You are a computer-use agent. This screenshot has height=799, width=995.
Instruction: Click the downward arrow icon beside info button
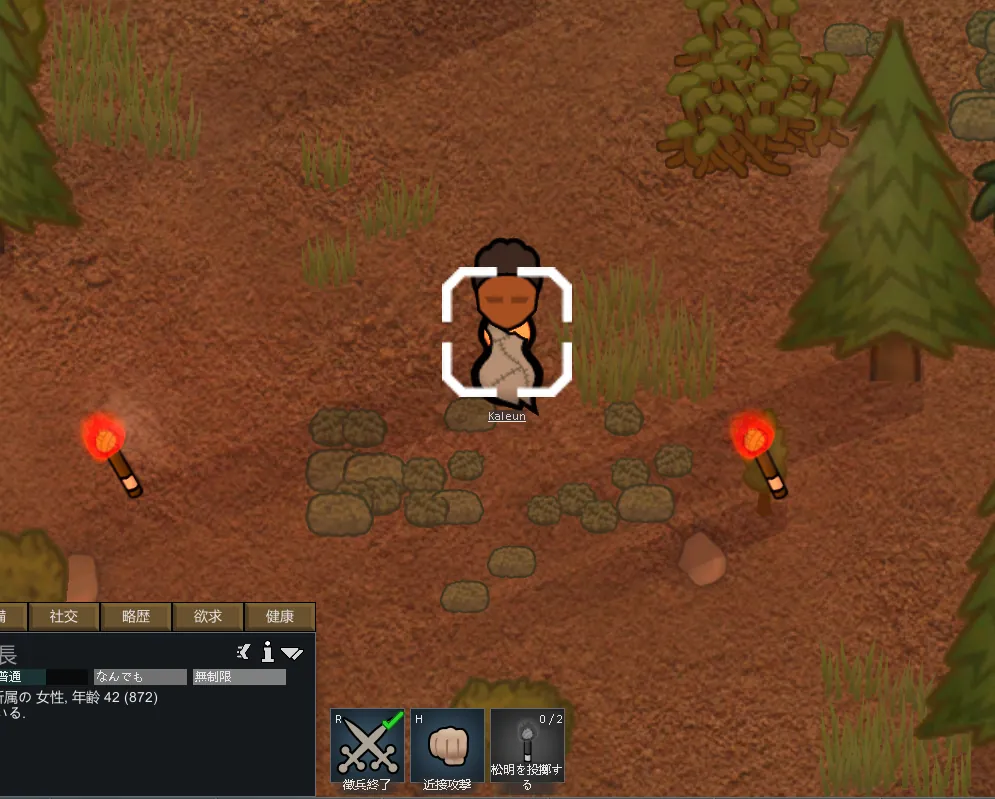pos(292,653)
